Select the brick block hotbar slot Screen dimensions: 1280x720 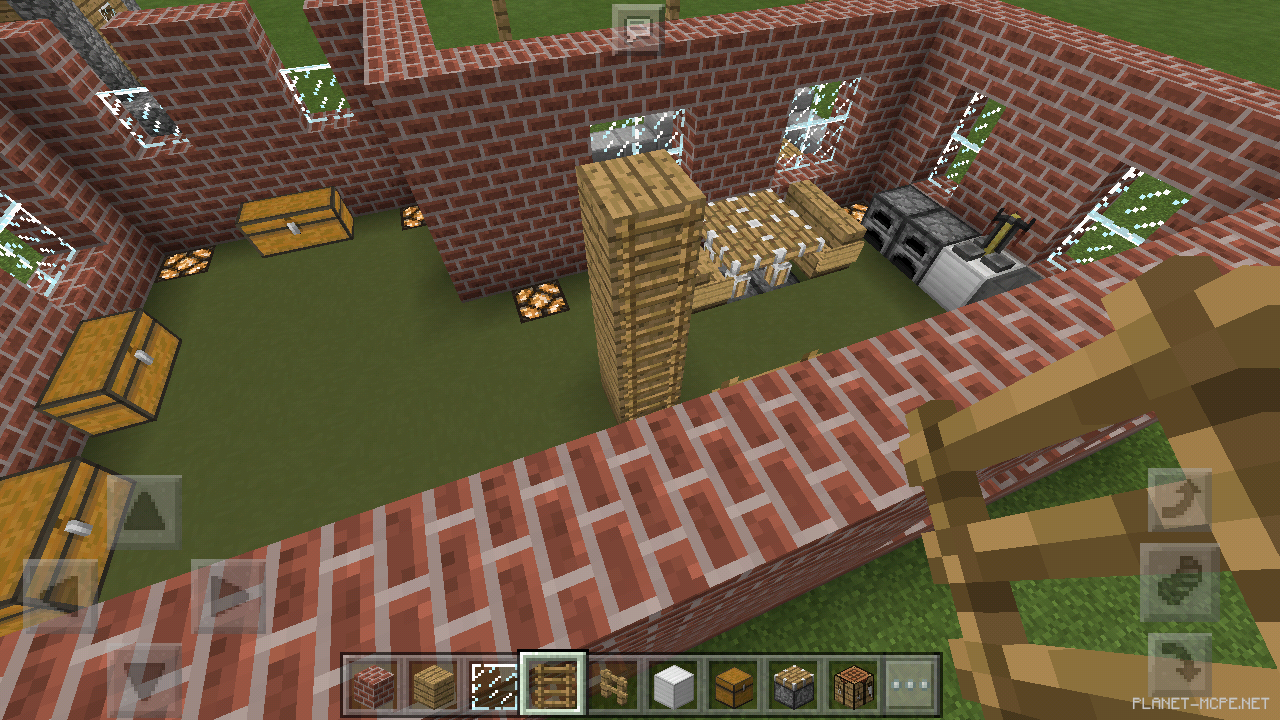click(374, 685)
